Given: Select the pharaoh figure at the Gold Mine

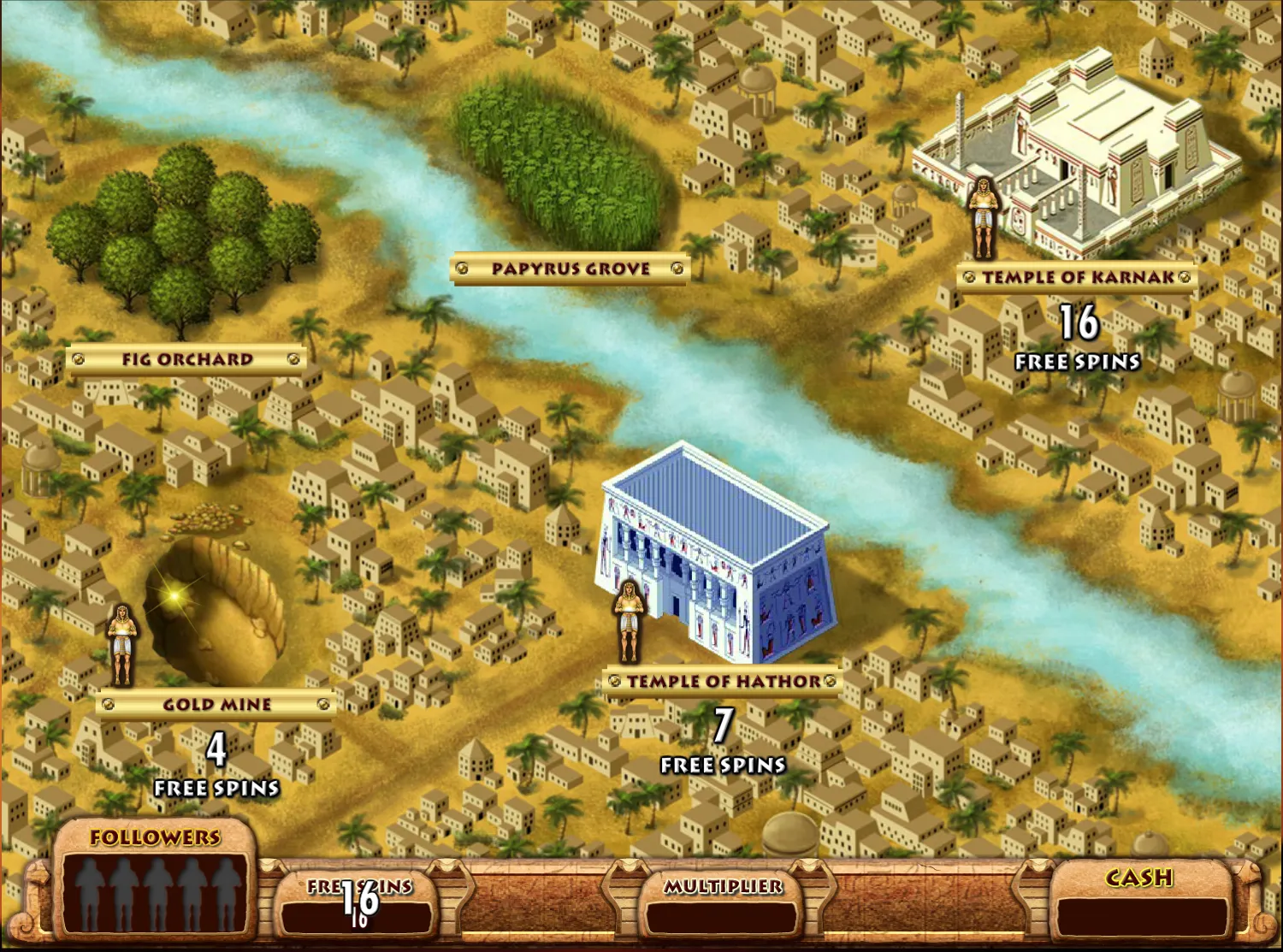Looking at the screenshot, I should pos(123,645).
